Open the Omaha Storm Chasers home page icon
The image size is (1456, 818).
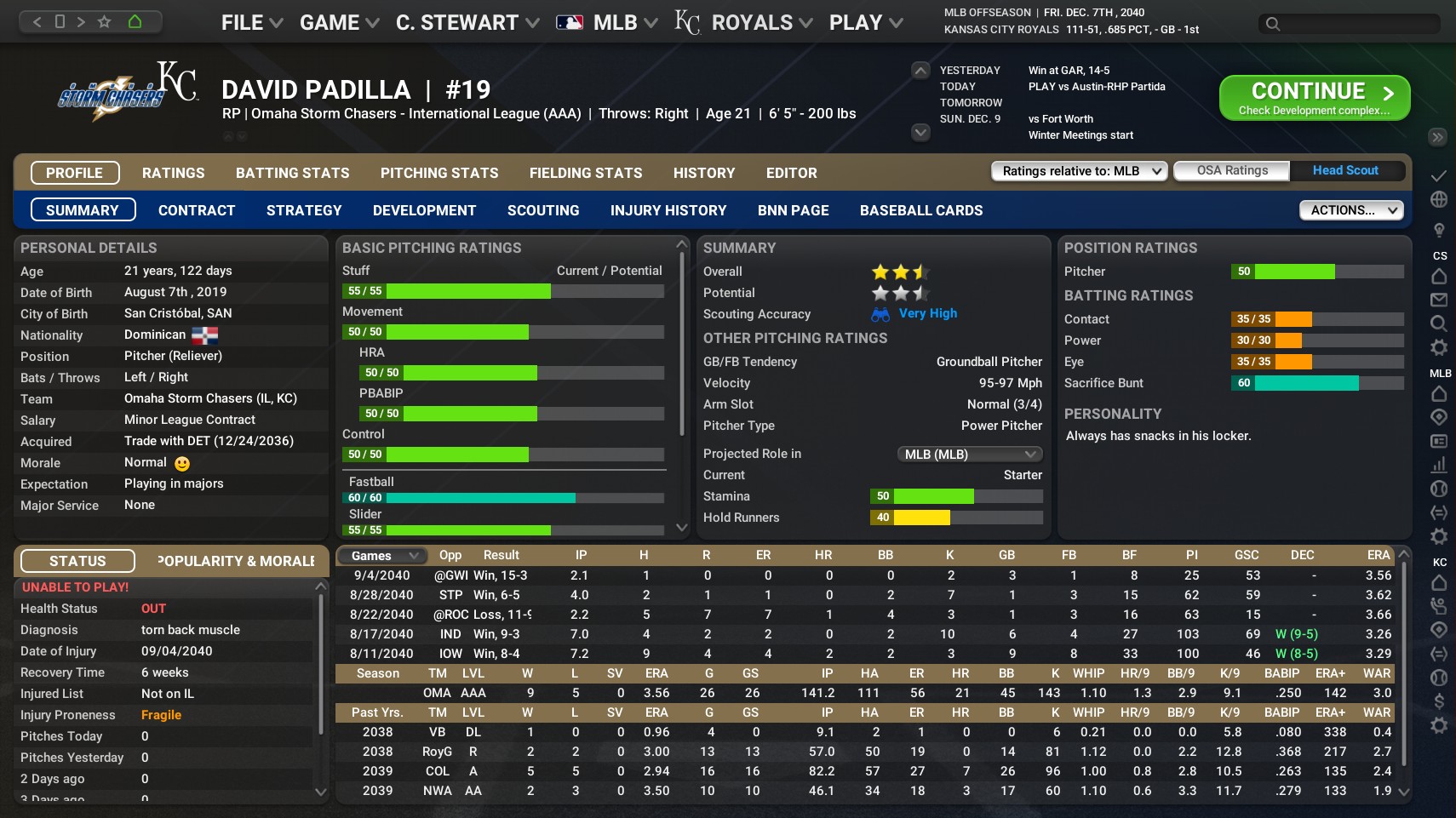click(x=1439, y=276)
